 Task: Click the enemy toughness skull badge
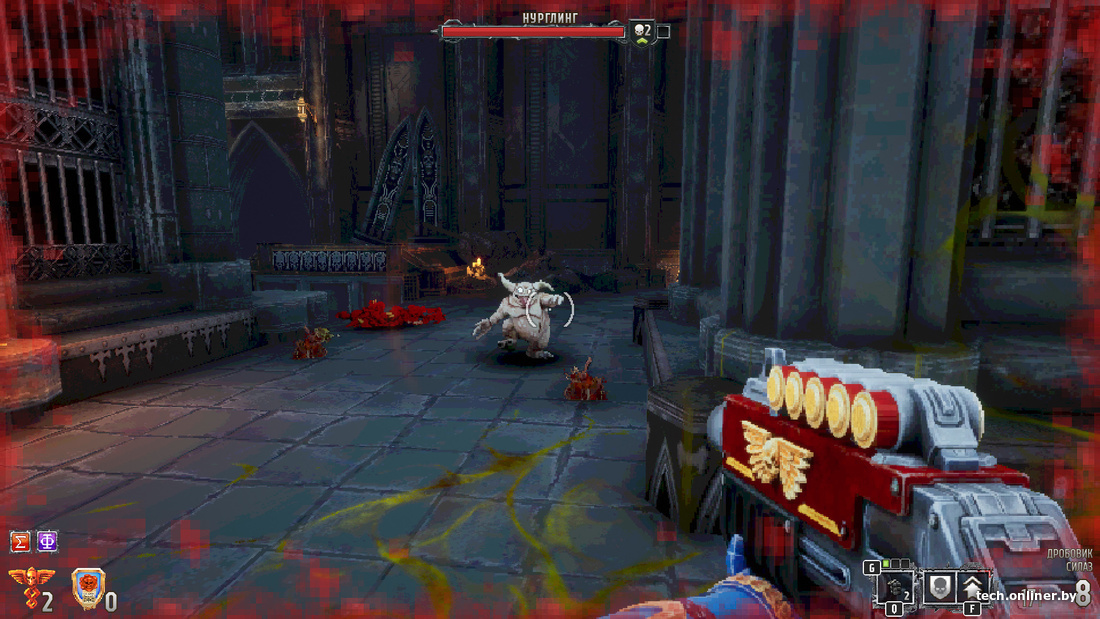click(x=640, y=31)
